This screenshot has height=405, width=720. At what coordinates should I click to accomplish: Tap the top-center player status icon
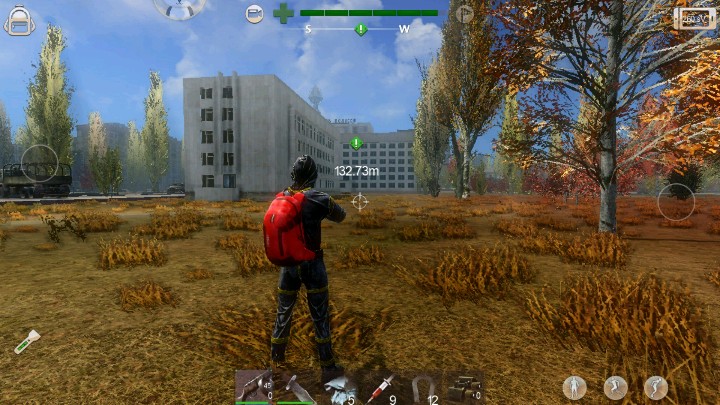[x=180, y=8]
